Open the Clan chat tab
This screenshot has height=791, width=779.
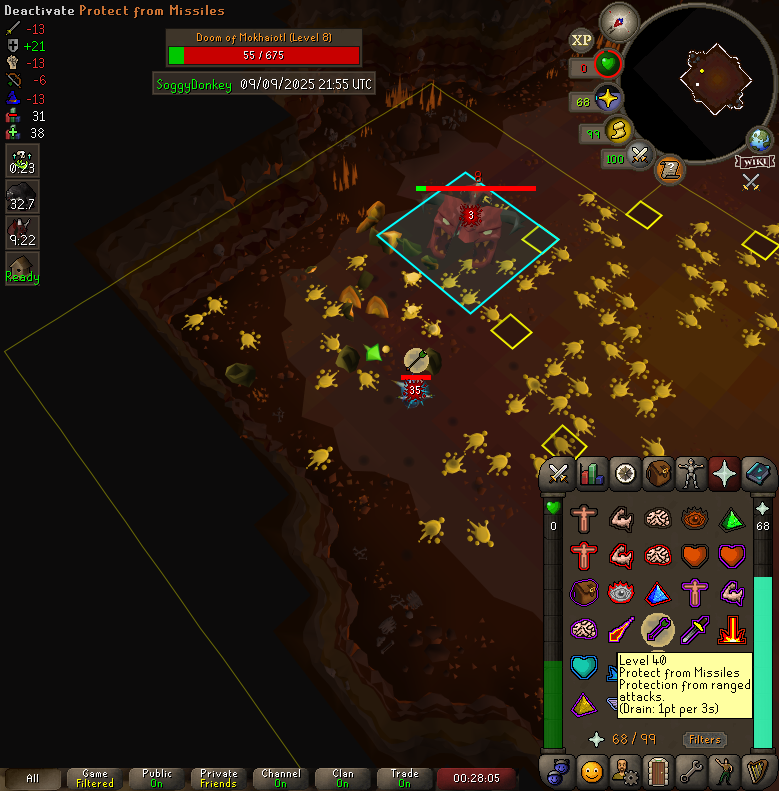(343, 778)
